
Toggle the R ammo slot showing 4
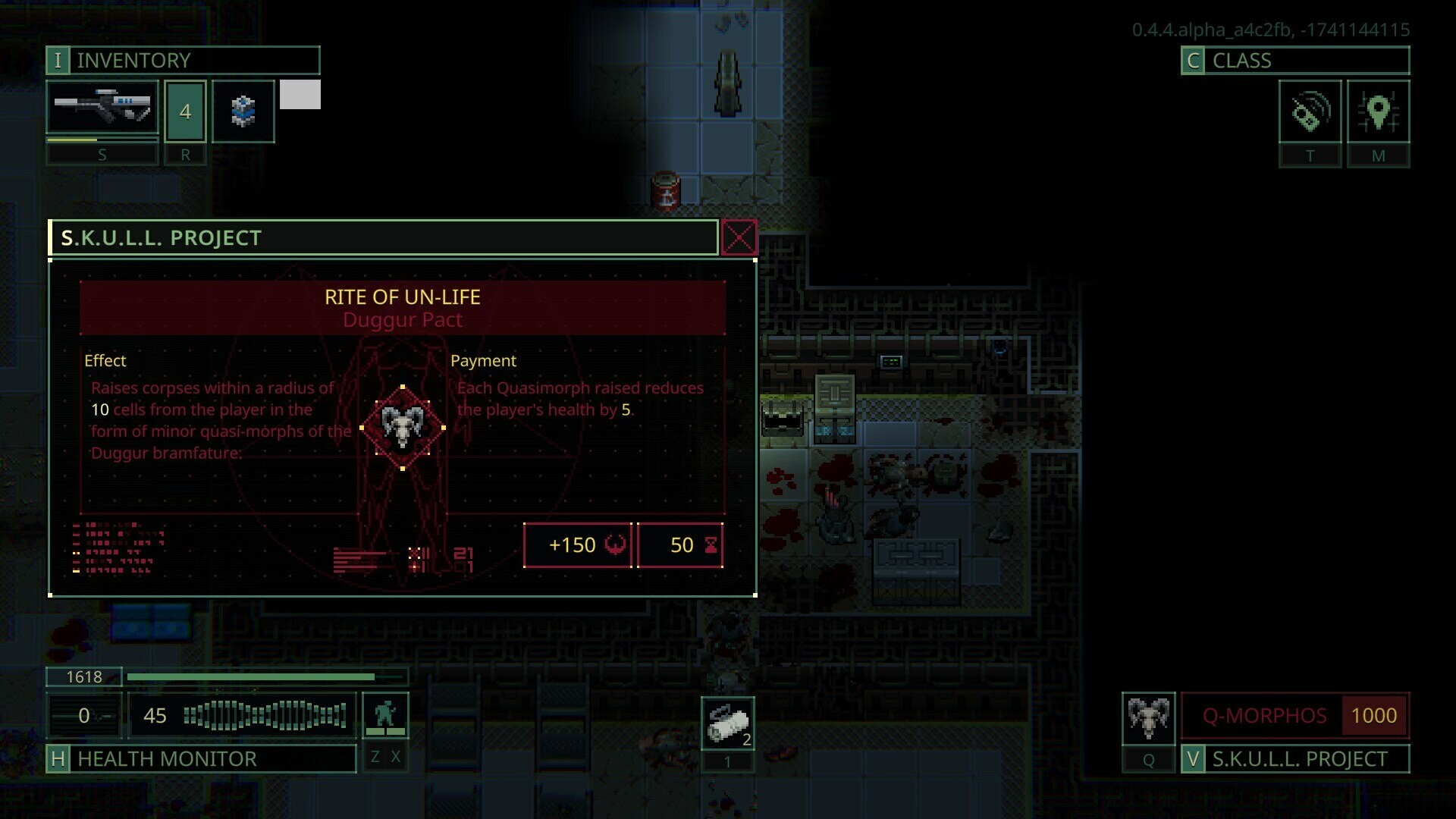pyautogui.click(x=184, y=111)
